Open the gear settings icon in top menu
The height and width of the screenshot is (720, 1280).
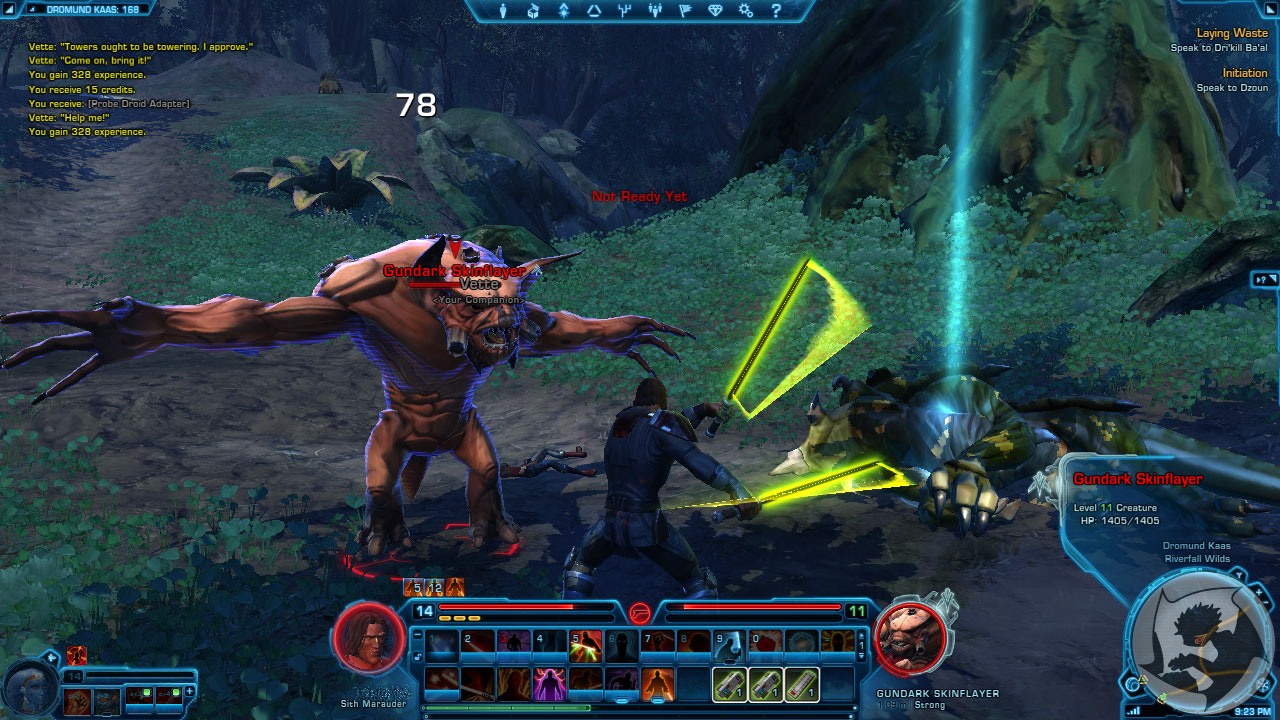click(746, 11)
